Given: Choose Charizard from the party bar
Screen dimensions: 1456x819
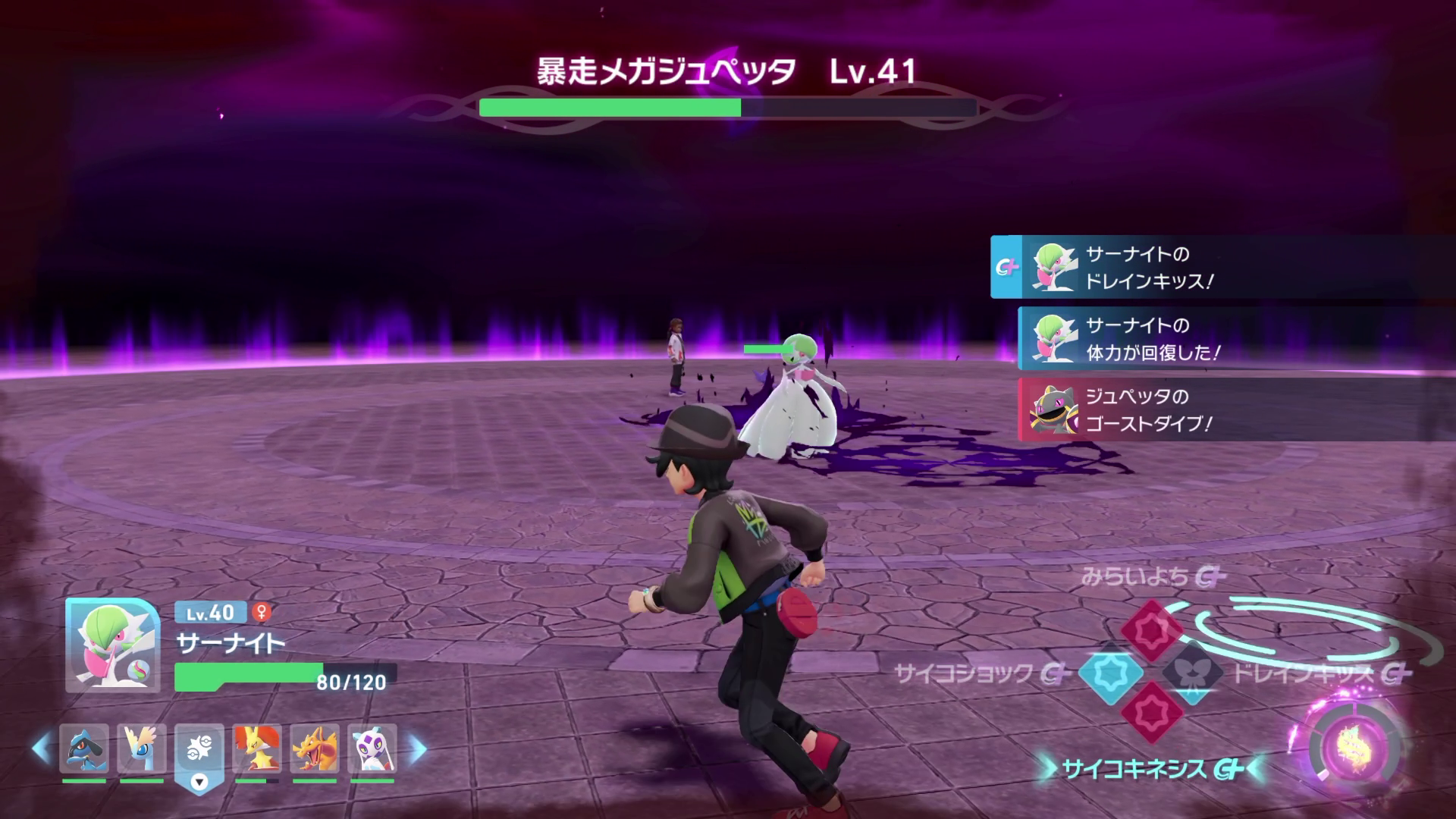Looking at the screenshot, I should coord(314,748).
